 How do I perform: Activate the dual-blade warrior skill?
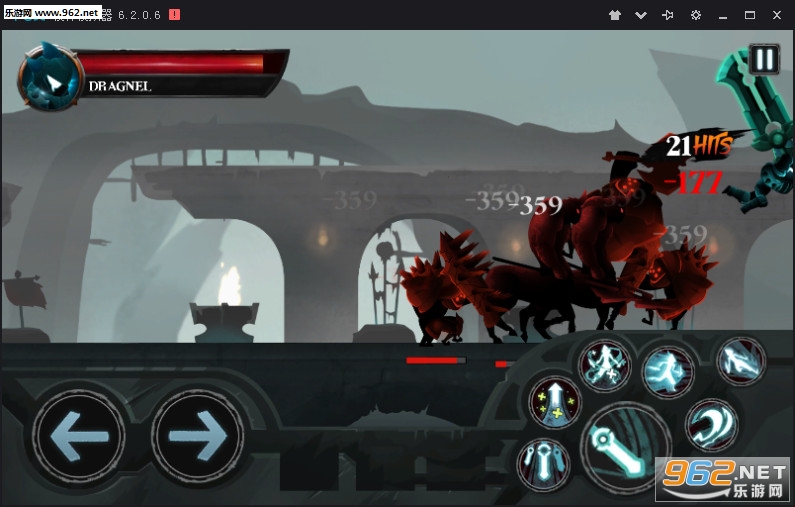pos(606,365)
